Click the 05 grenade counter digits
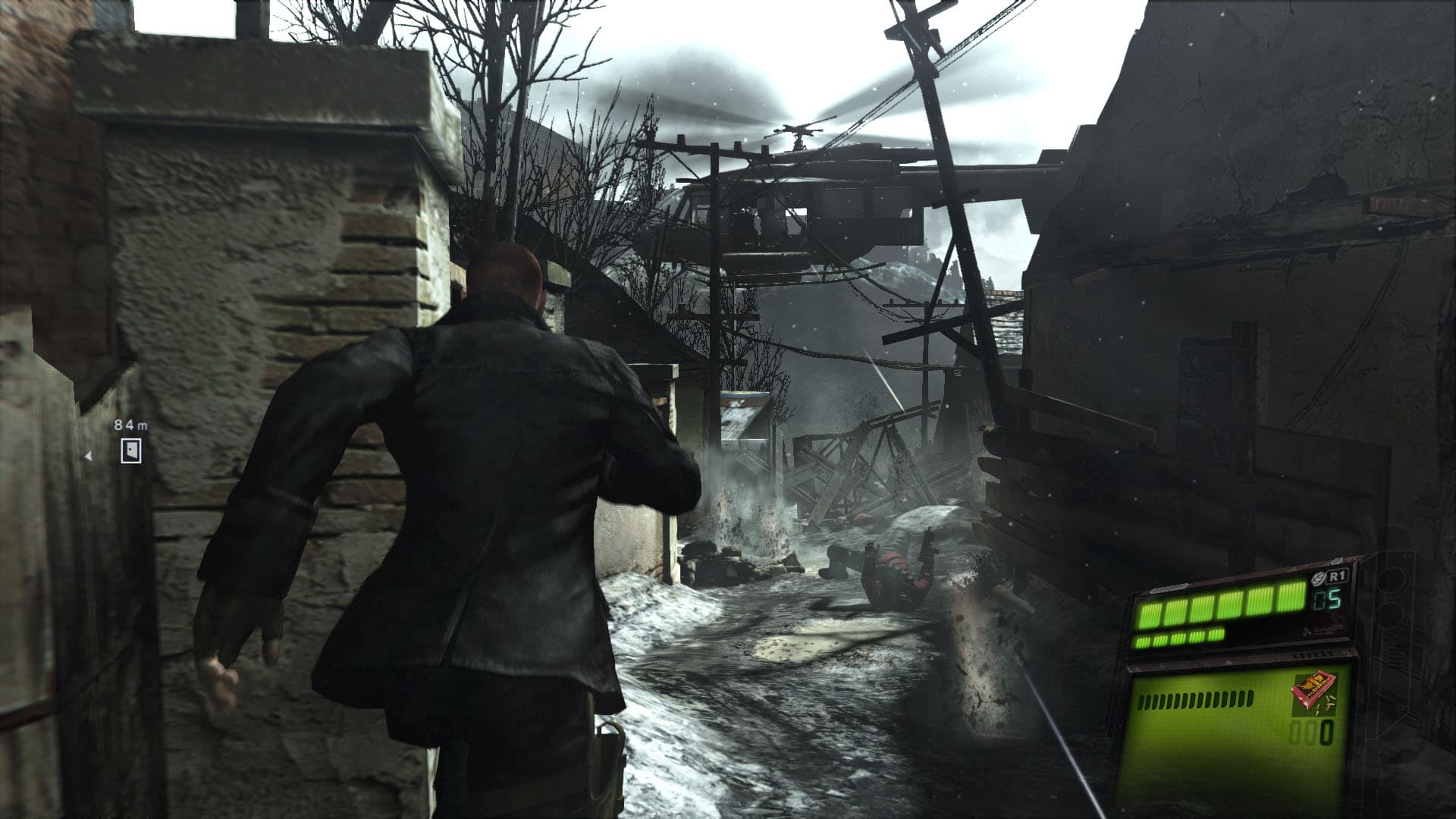This screenshot has height=819, width=1456. [x=1326, y=600]
